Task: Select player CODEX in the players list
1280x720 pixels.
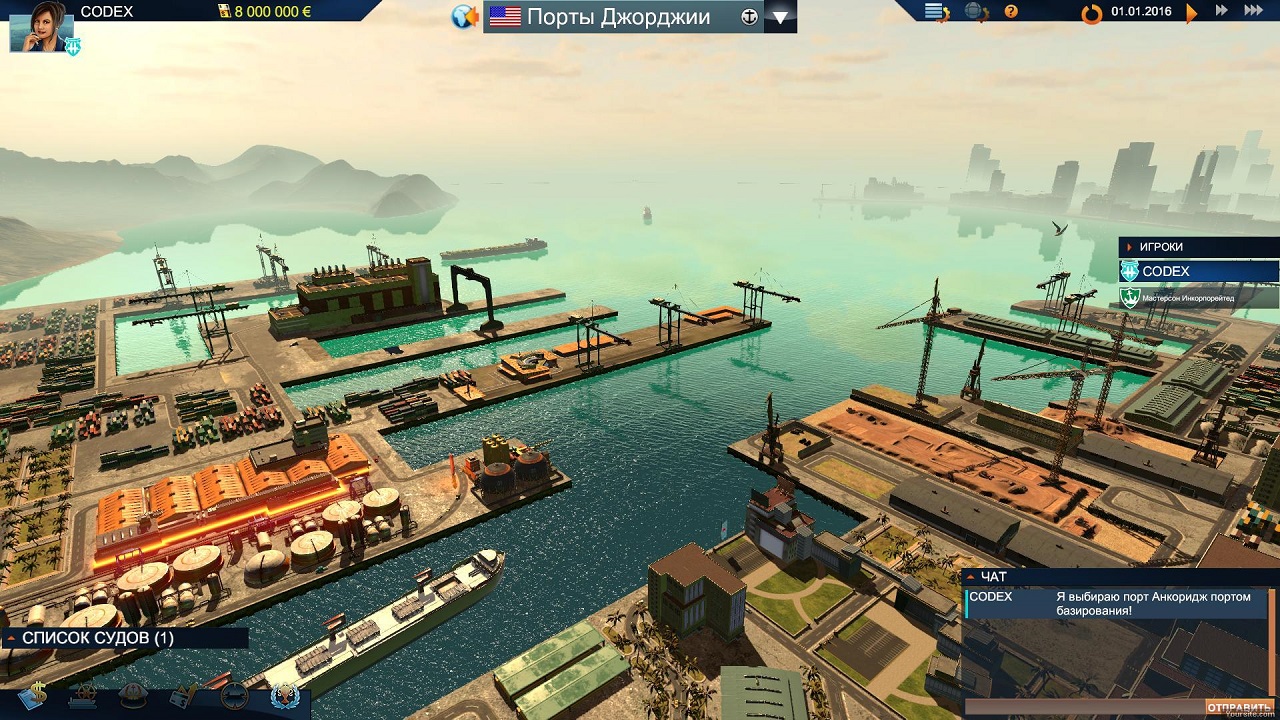Action: pyautogui.click(x=1199, y=272)
